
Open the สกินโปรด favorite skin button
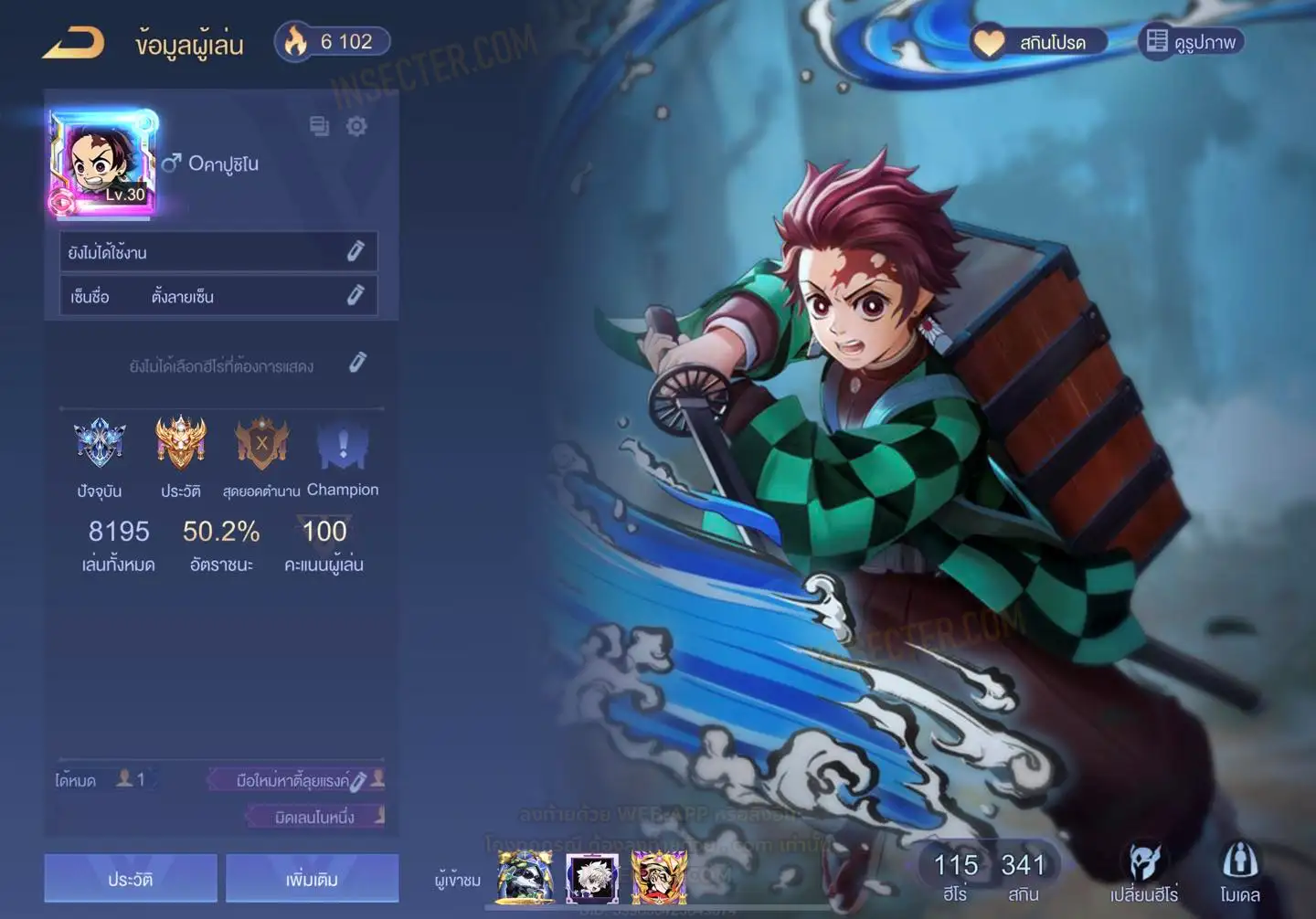pyautogui.click(x=1039, y=42)
